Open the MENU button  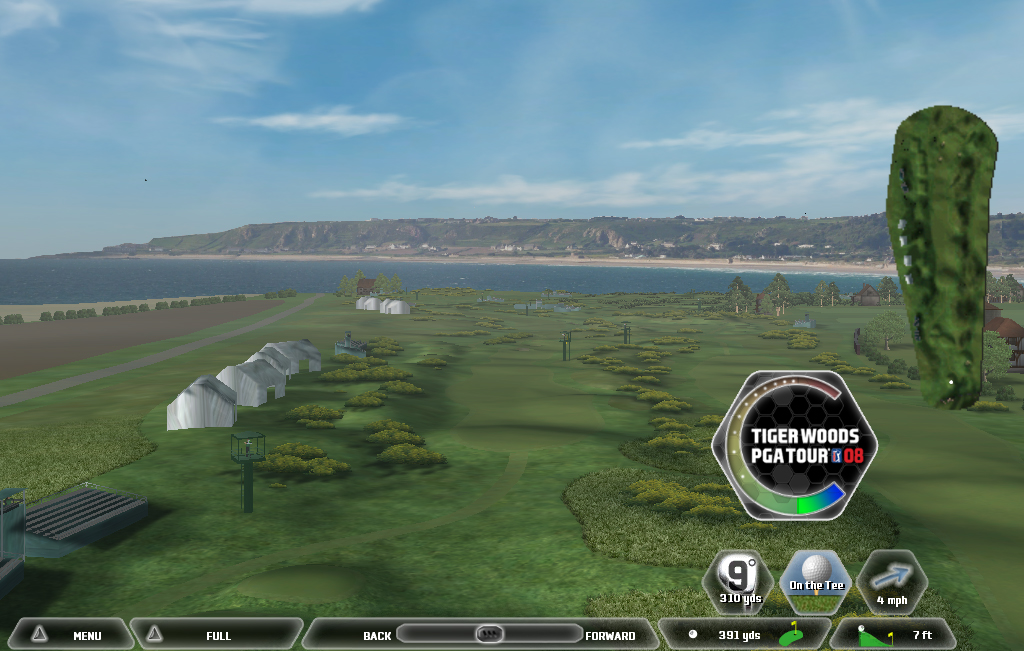pyautogui.click(x=68, y=635)
